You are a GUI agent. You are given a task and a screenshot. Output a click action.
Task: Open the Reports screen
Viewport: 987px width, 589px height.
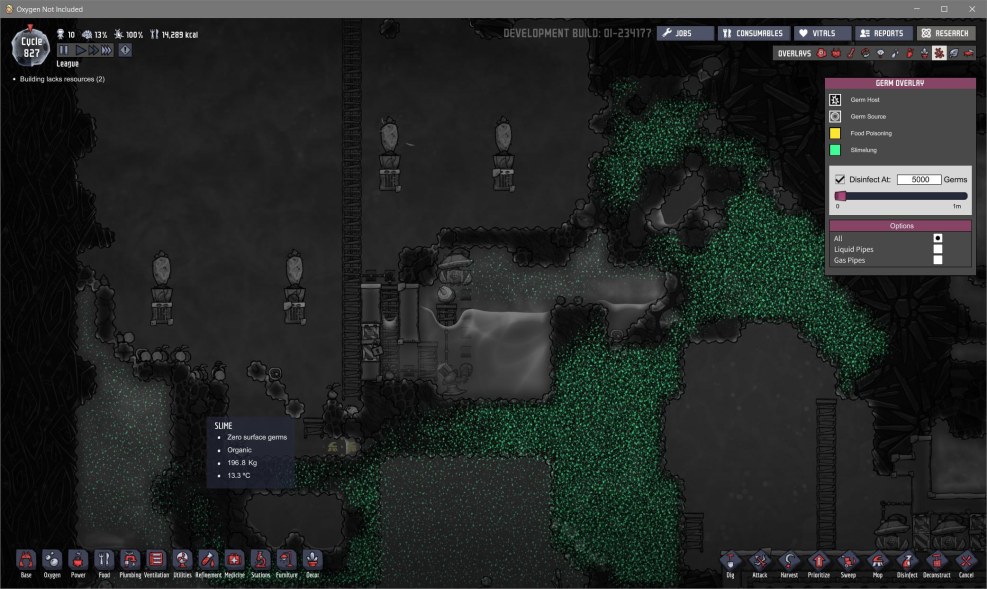coord(882,33)
